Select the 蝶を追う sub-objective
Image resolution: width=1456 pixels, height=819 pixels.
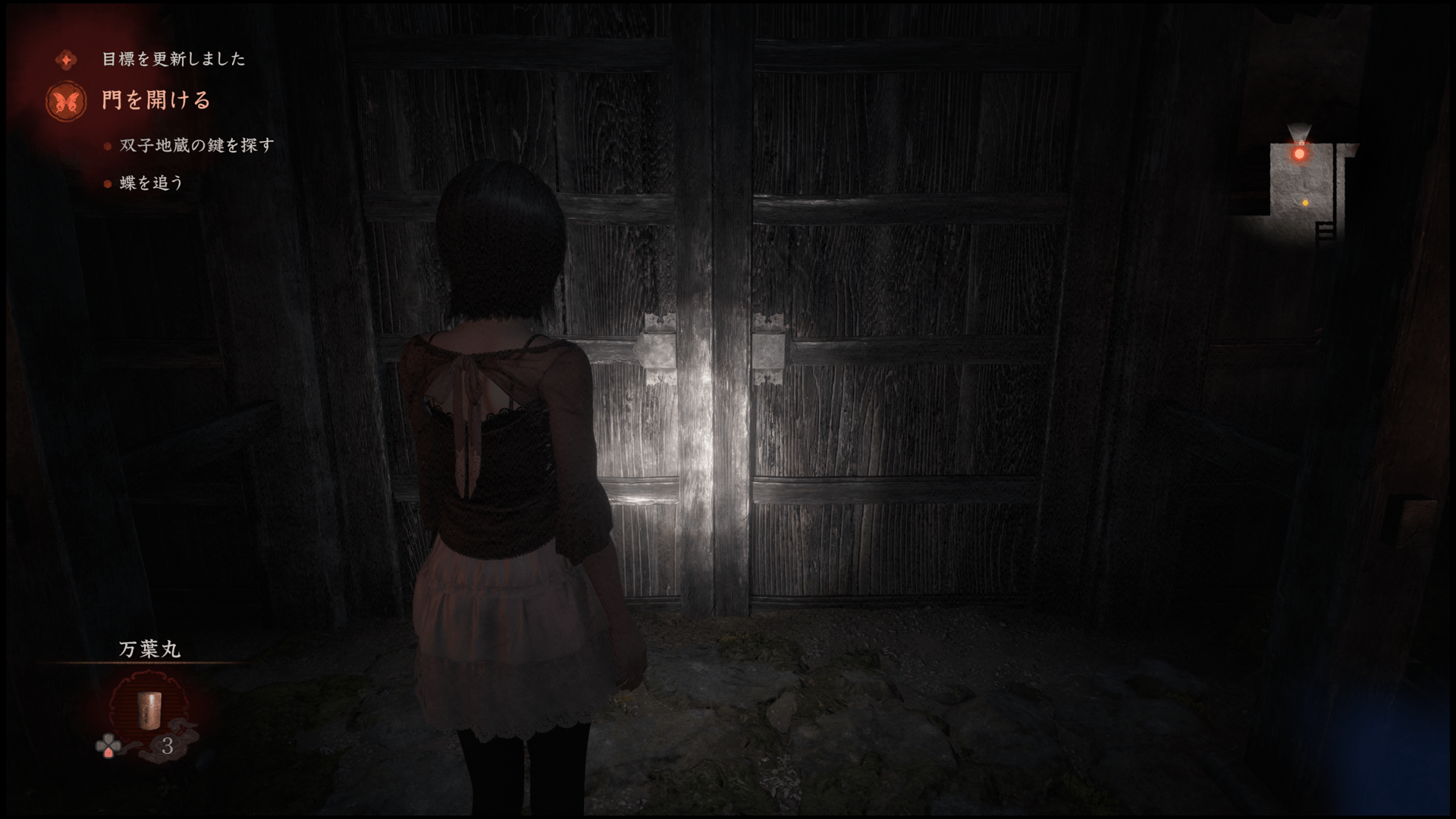tap(152, 183)
